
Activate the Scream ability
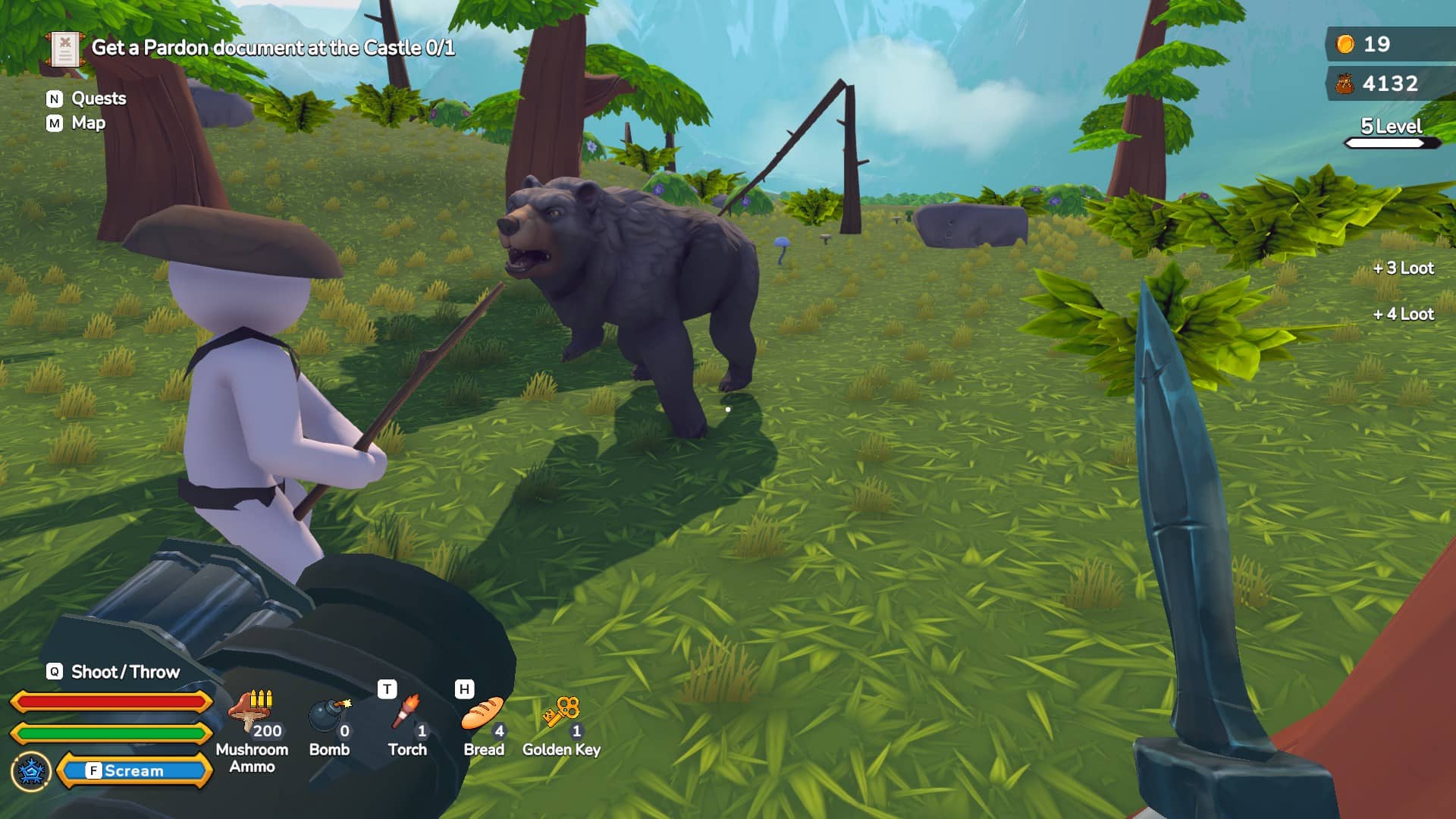(x=134, y=770)
